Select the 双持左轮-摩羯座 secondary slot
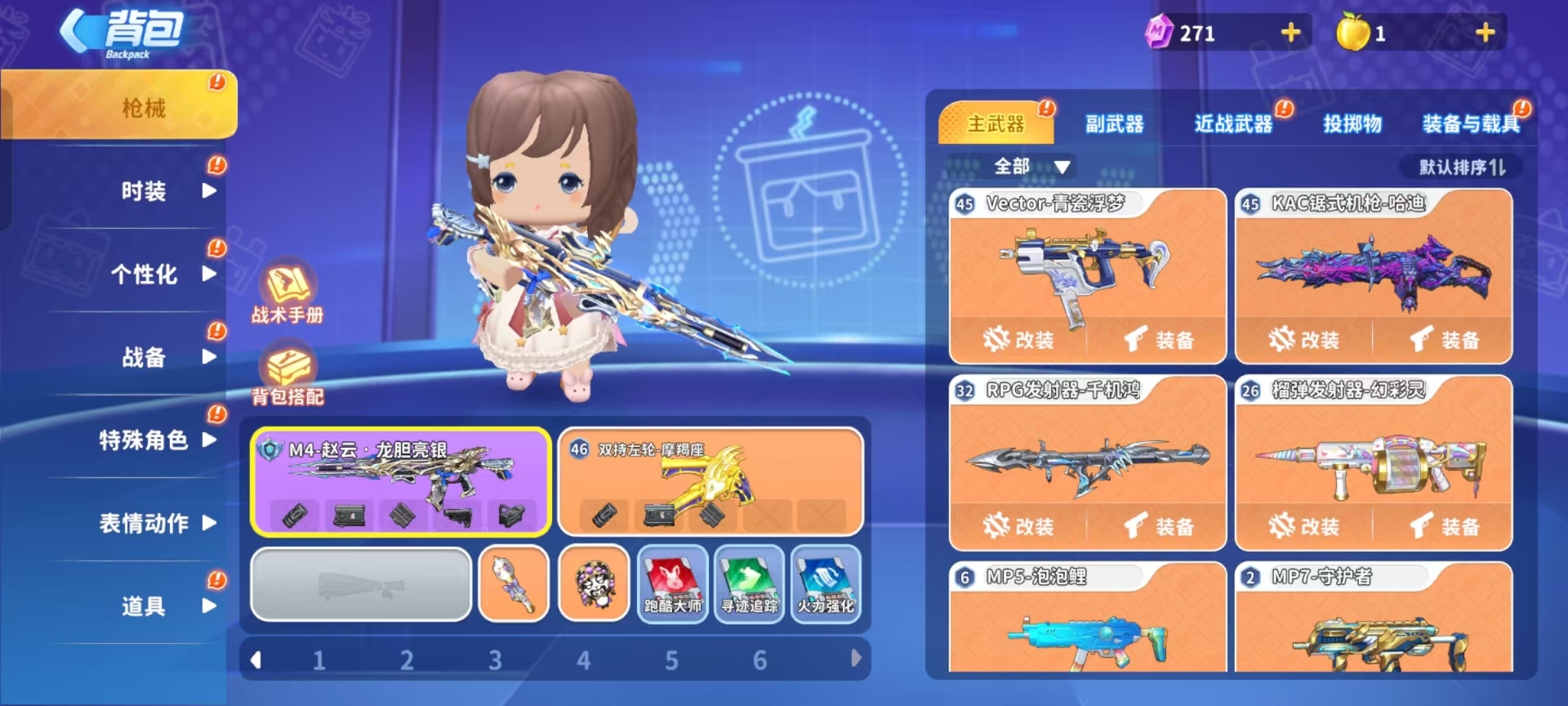1568x706 pixels. 710,482
